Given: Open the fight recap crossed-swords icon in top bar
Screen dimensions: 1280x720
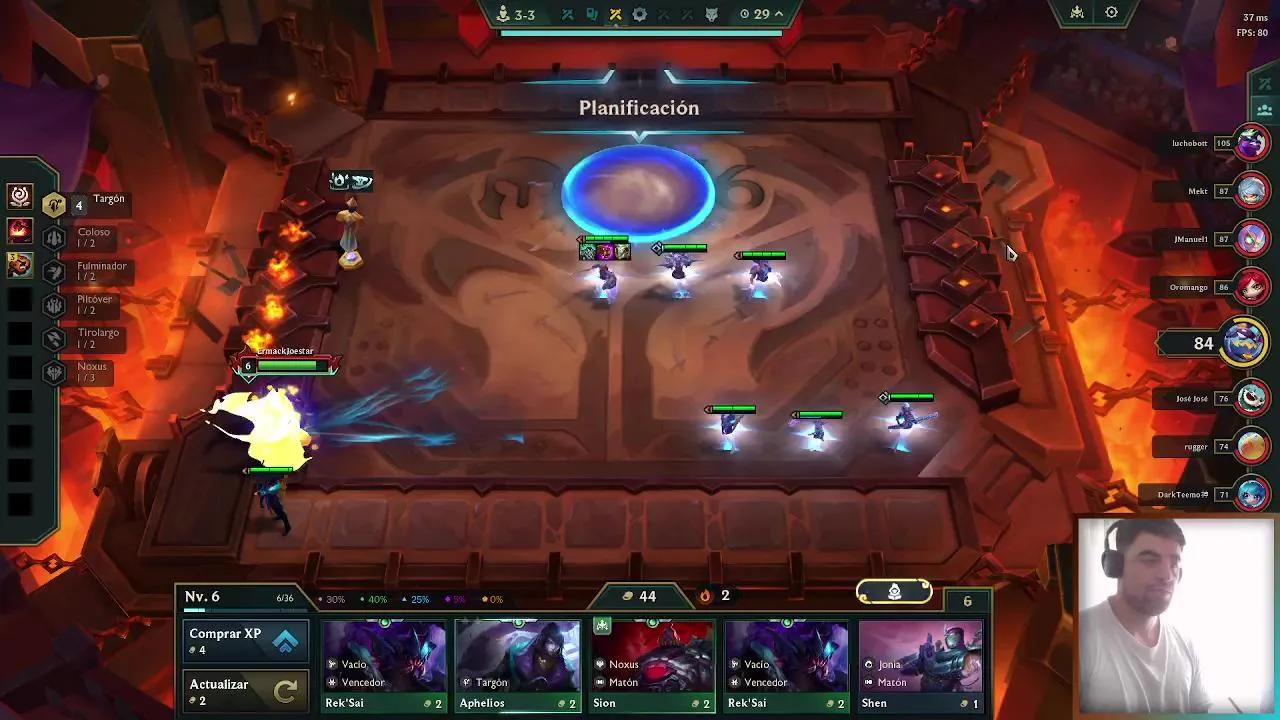Looking at the screenshot, I should click(568, 14).
